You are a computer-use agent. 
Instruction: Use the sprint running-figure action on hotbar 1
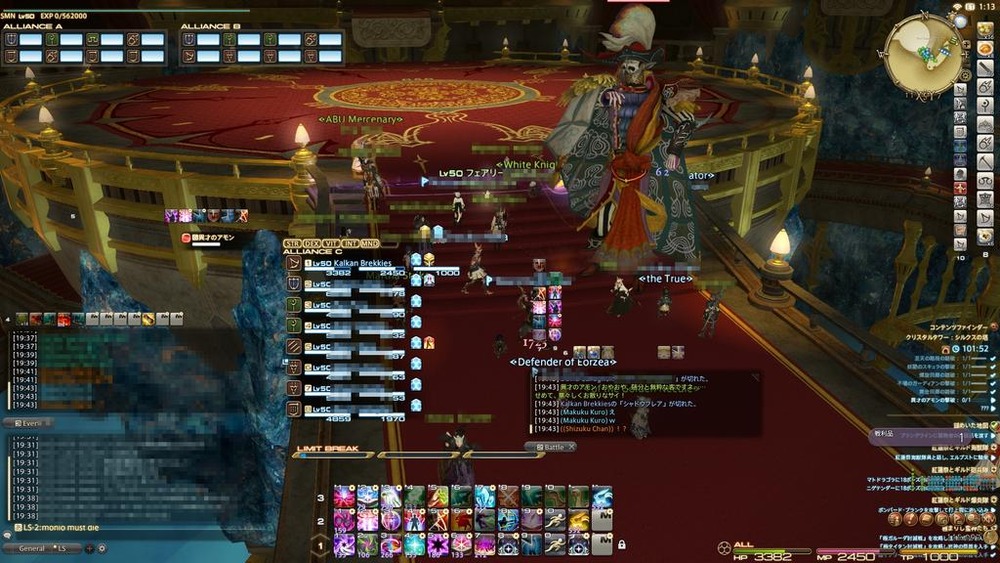point(554,544)
